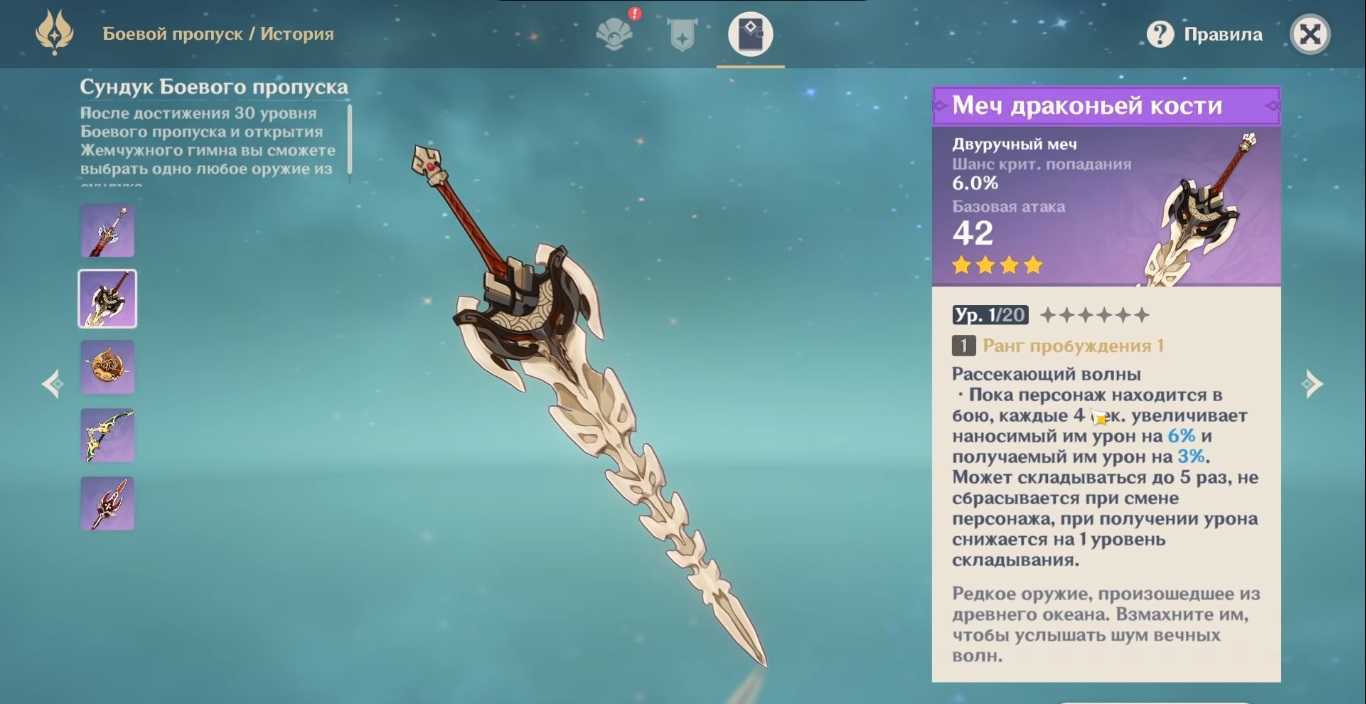Open the Правила rules help
The image size is (1366, 704).
pos(1205,35)
